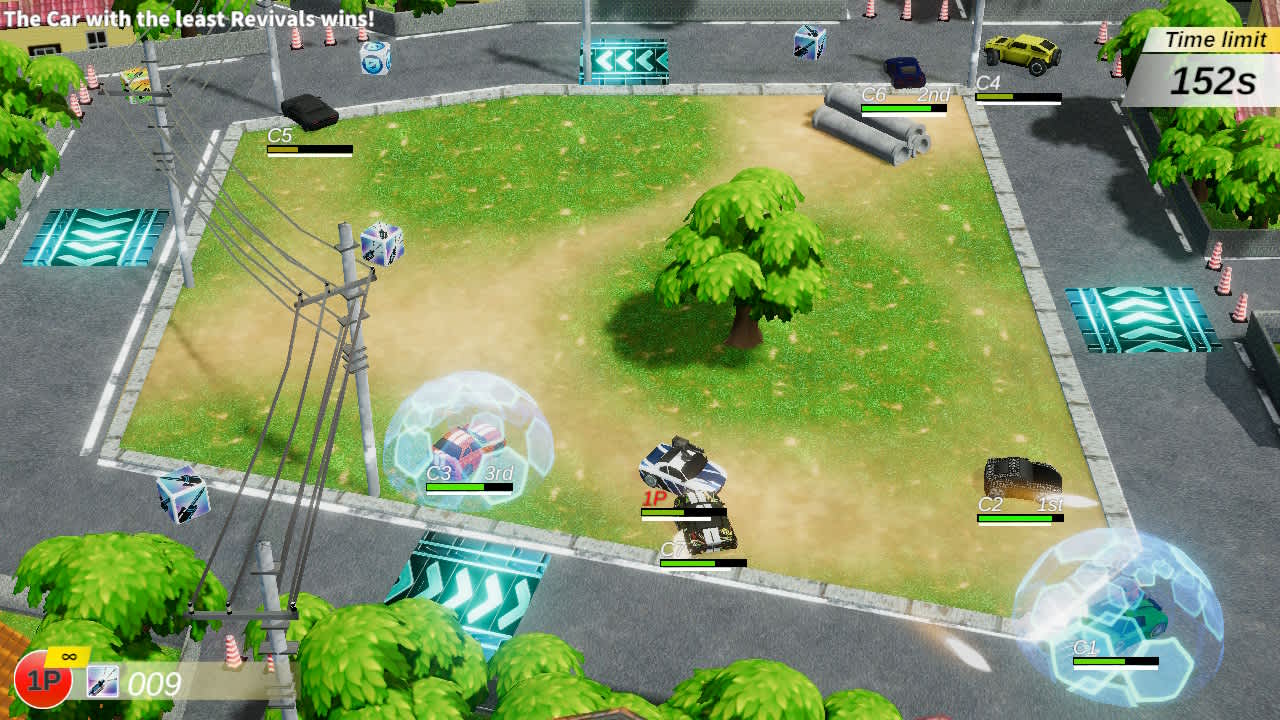Click the Time limit header tab
The height and width of the screenshot is (720, 1280).
pos(1208,40)
